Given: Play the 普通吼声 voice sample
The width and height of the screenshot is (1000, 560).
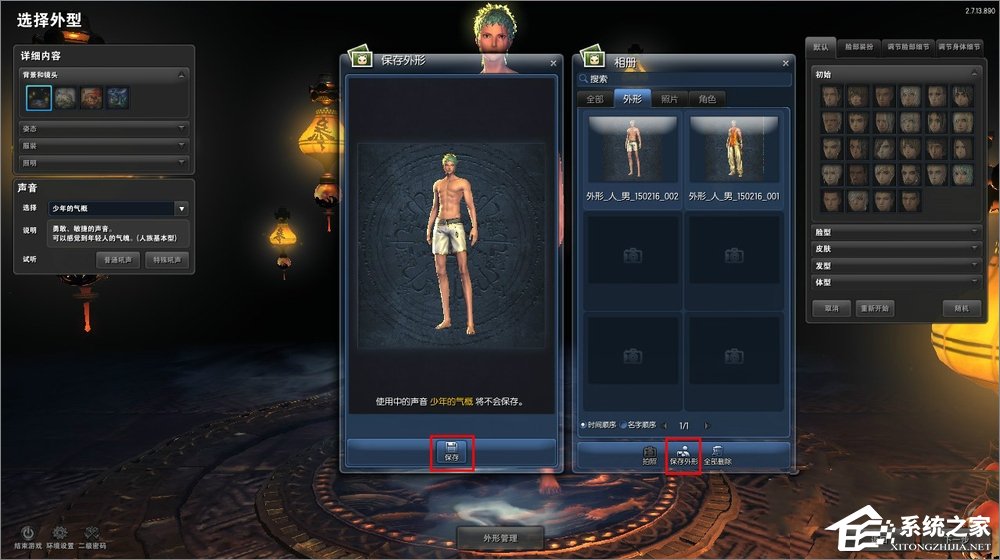Looking at the screenshot, I should 119,259.
